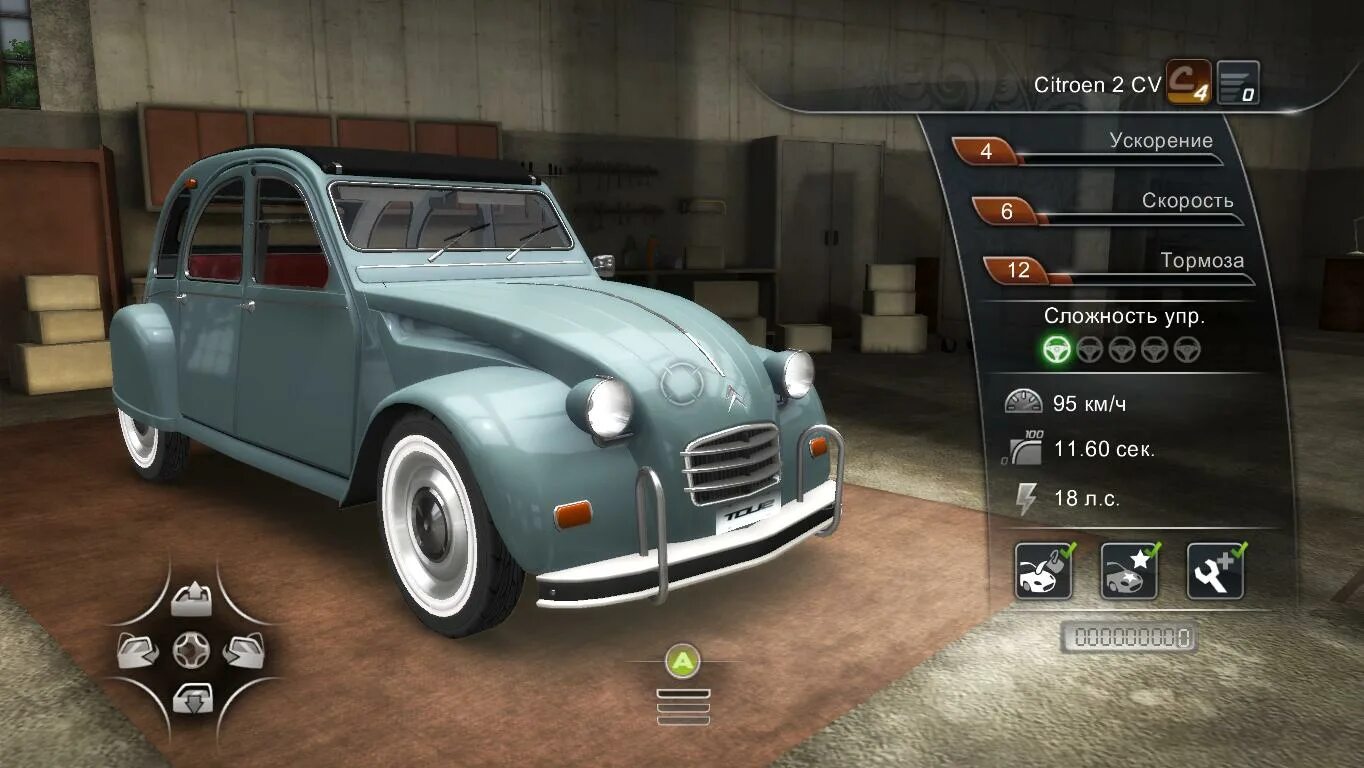The height and width of the screenshot is (768, 1364).
Task: Open the car paint bucket option
Action: tap(1043, 571)
